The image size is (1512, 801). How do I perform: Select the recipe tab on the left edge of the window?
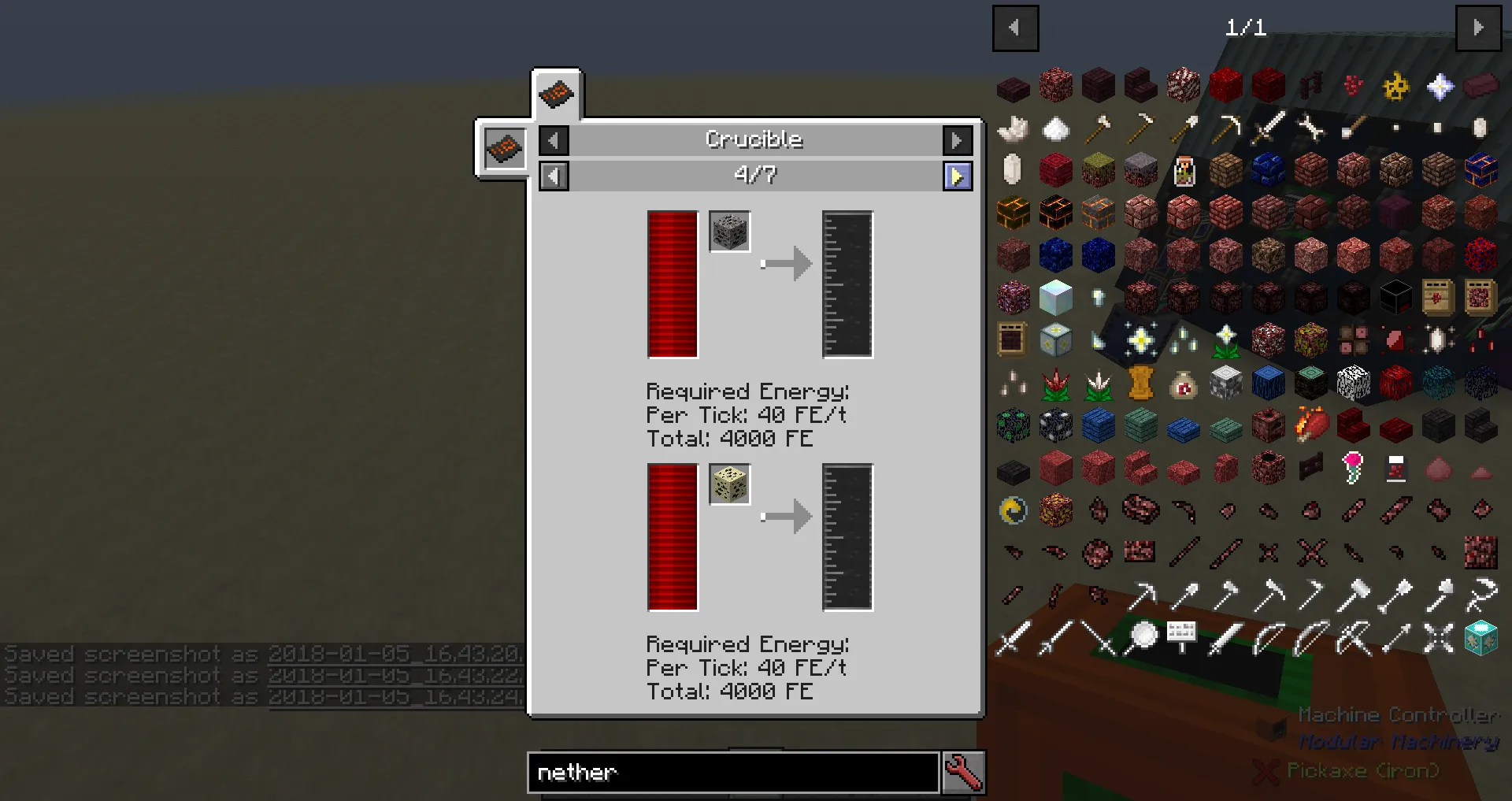coord(504,149)
